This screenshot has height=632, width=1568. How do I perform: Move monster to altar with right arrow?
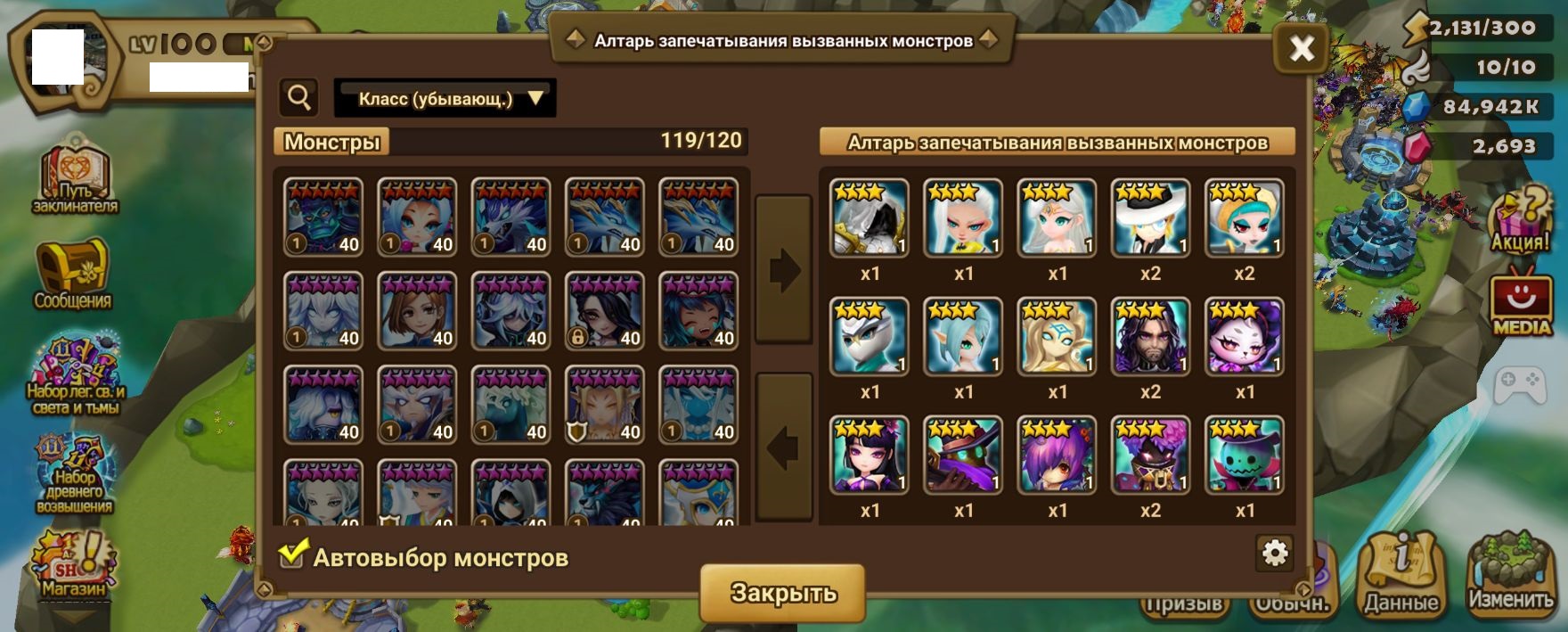pyautogui.click(x=783, y=269)
